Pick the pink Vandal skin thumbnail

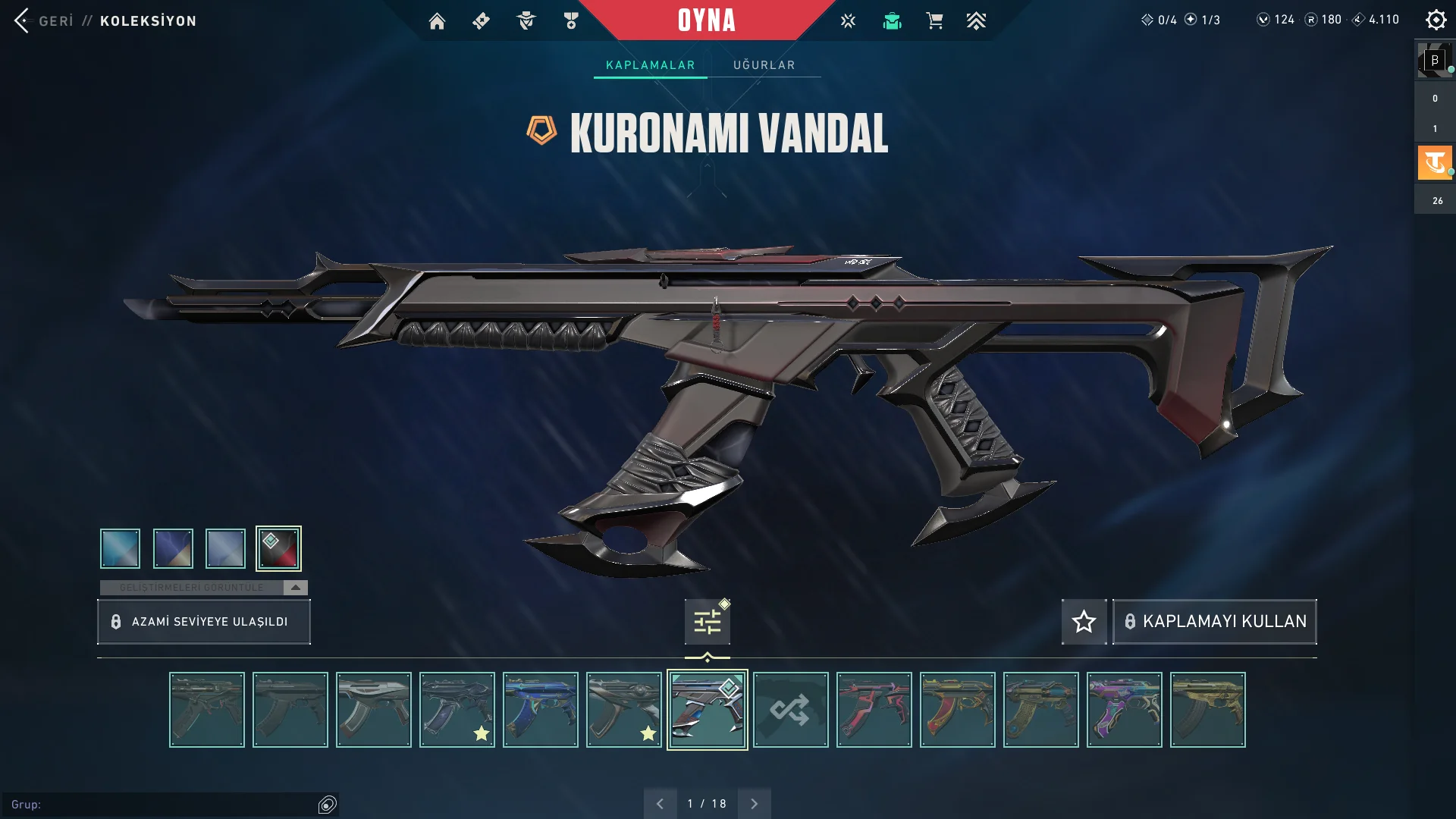coord(874,710)
